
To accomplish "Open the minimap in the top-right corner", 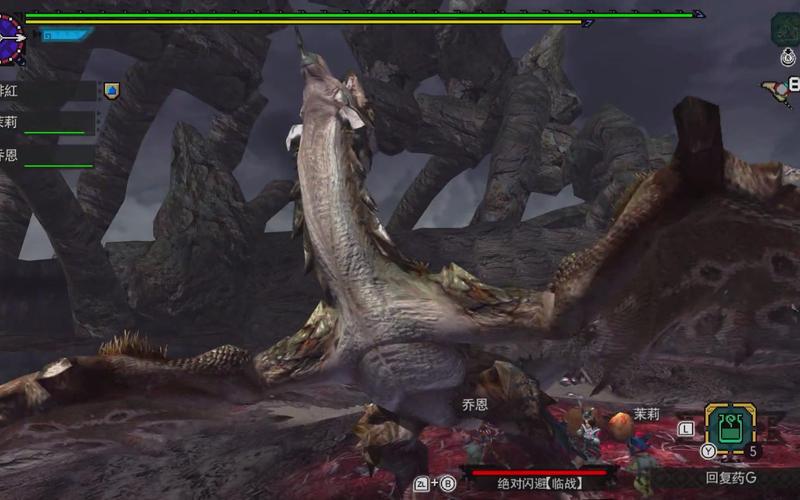I will pos(786,28).
